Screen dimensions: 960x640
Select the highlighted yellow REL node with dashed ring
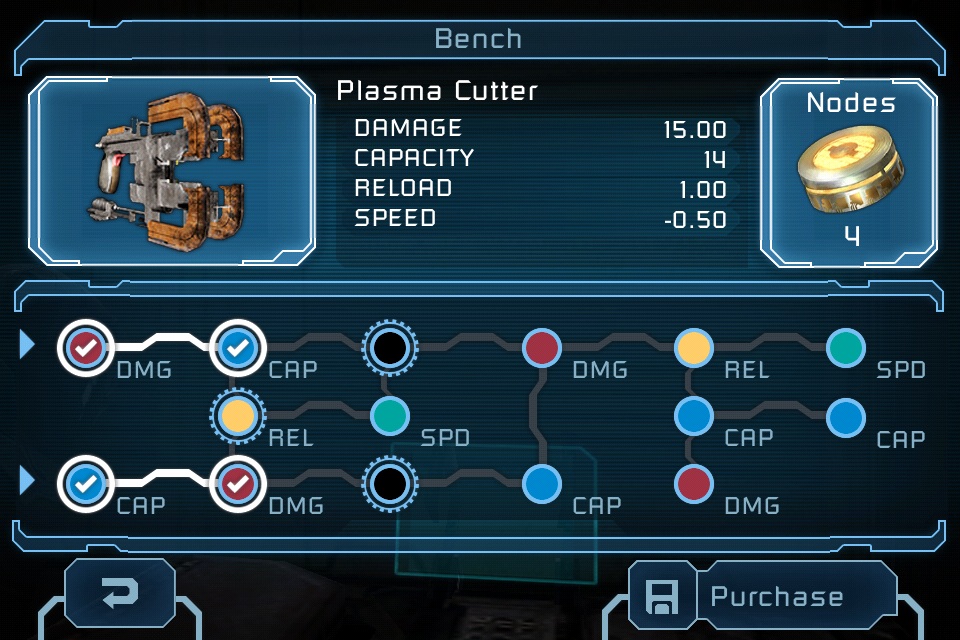click(x=237, y=415)
